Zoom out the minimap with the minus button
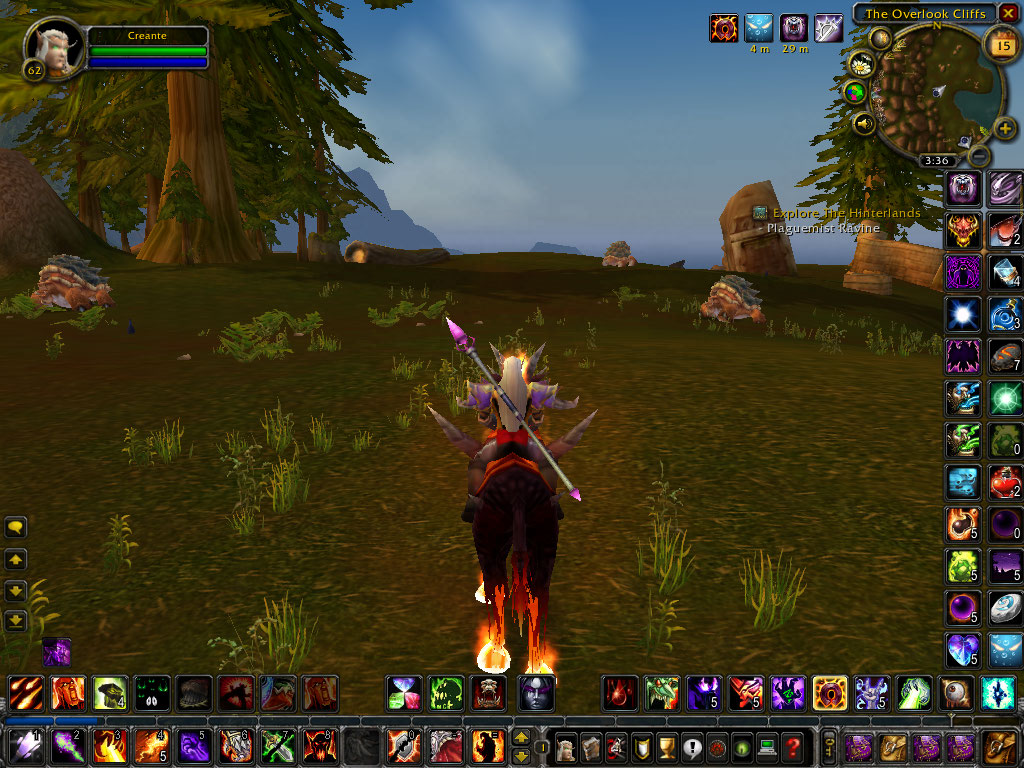Screen dimensions: 1024x768 click(x=980, y=156)
